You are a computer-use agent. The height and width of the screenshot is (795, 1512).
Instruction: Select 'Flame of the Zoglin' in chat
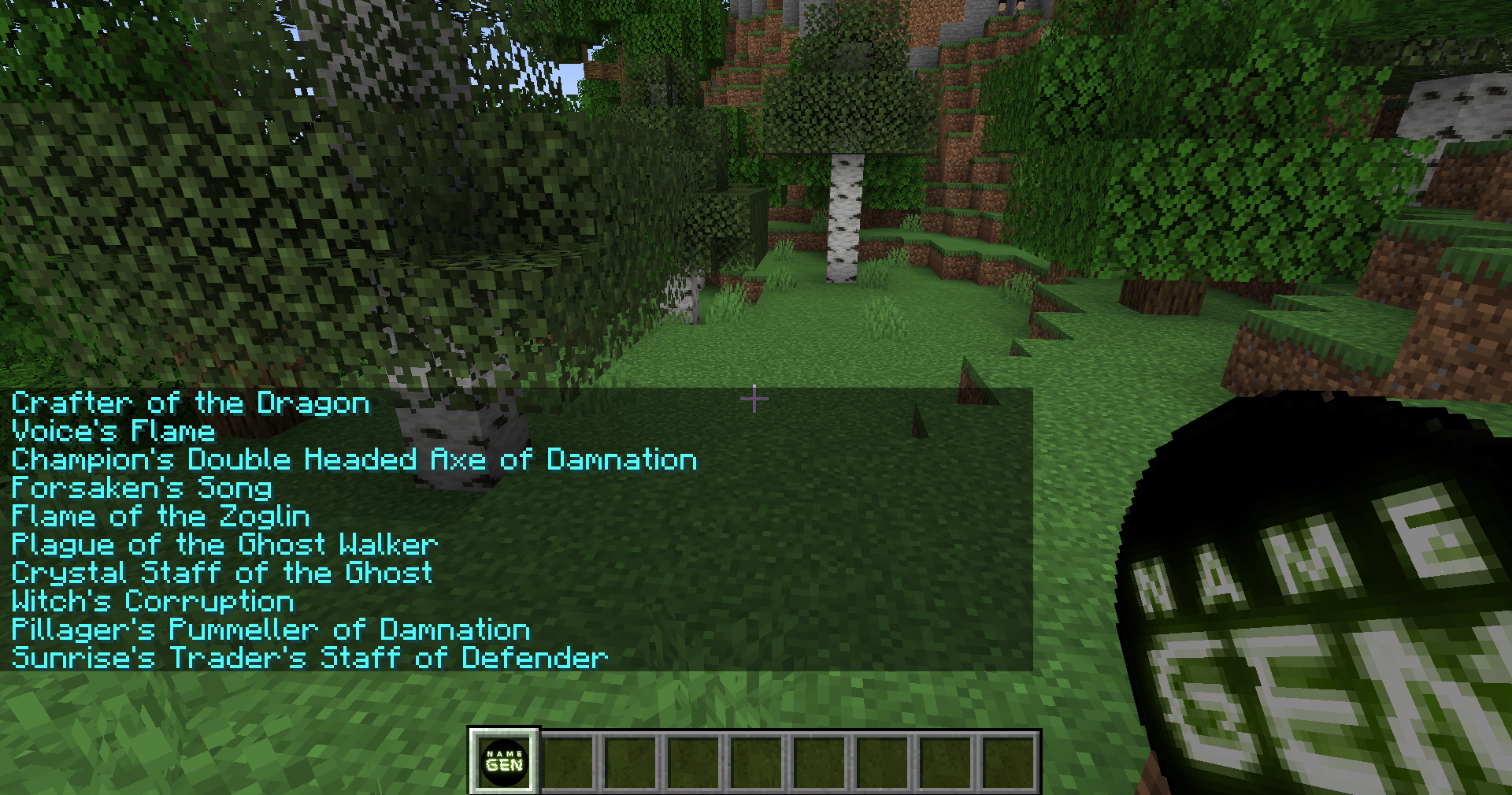point(160,516)
